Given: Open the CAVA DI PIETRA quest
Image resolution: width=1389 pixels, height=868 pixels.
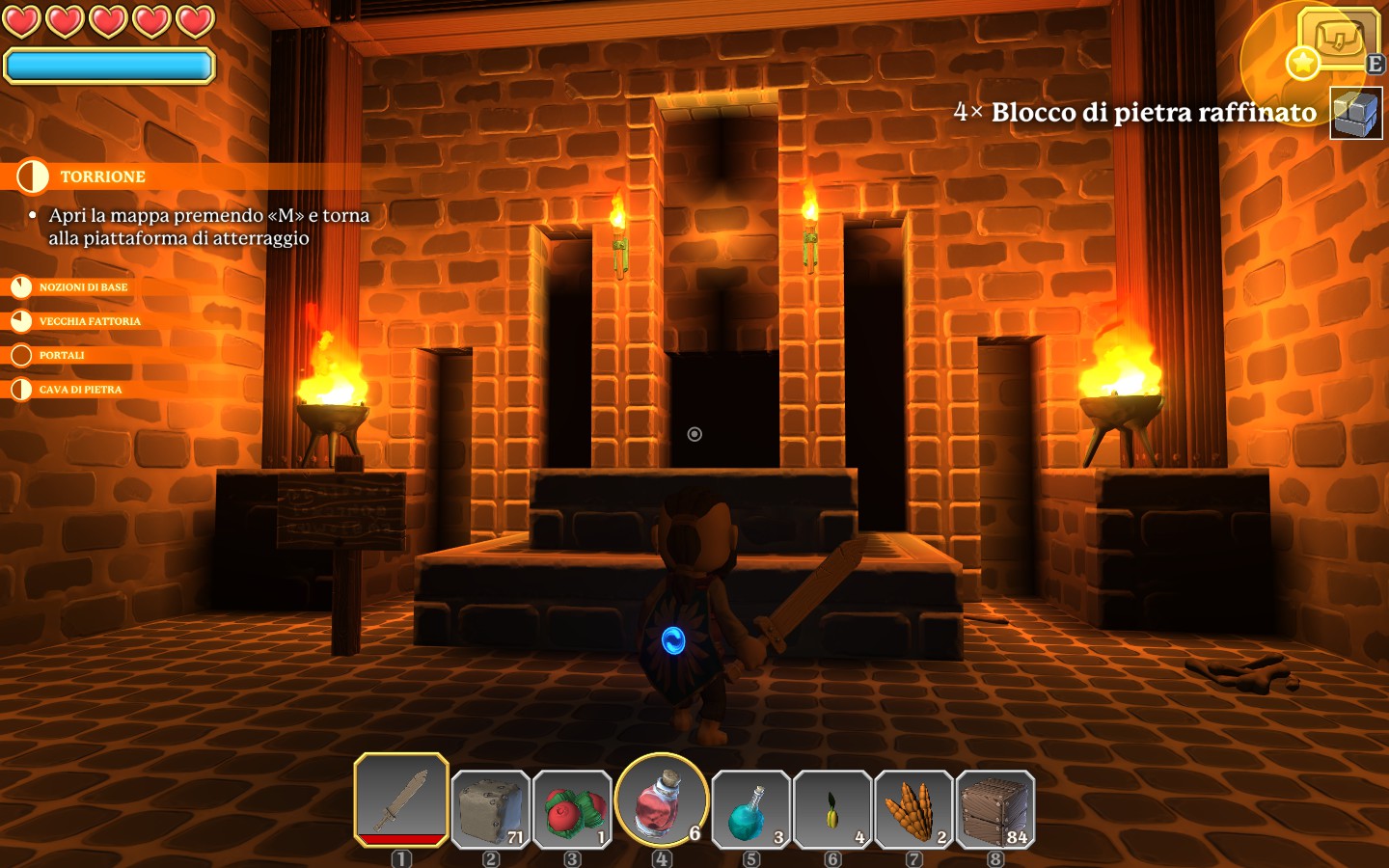Looking at the screenshot, I should (80, 390).
